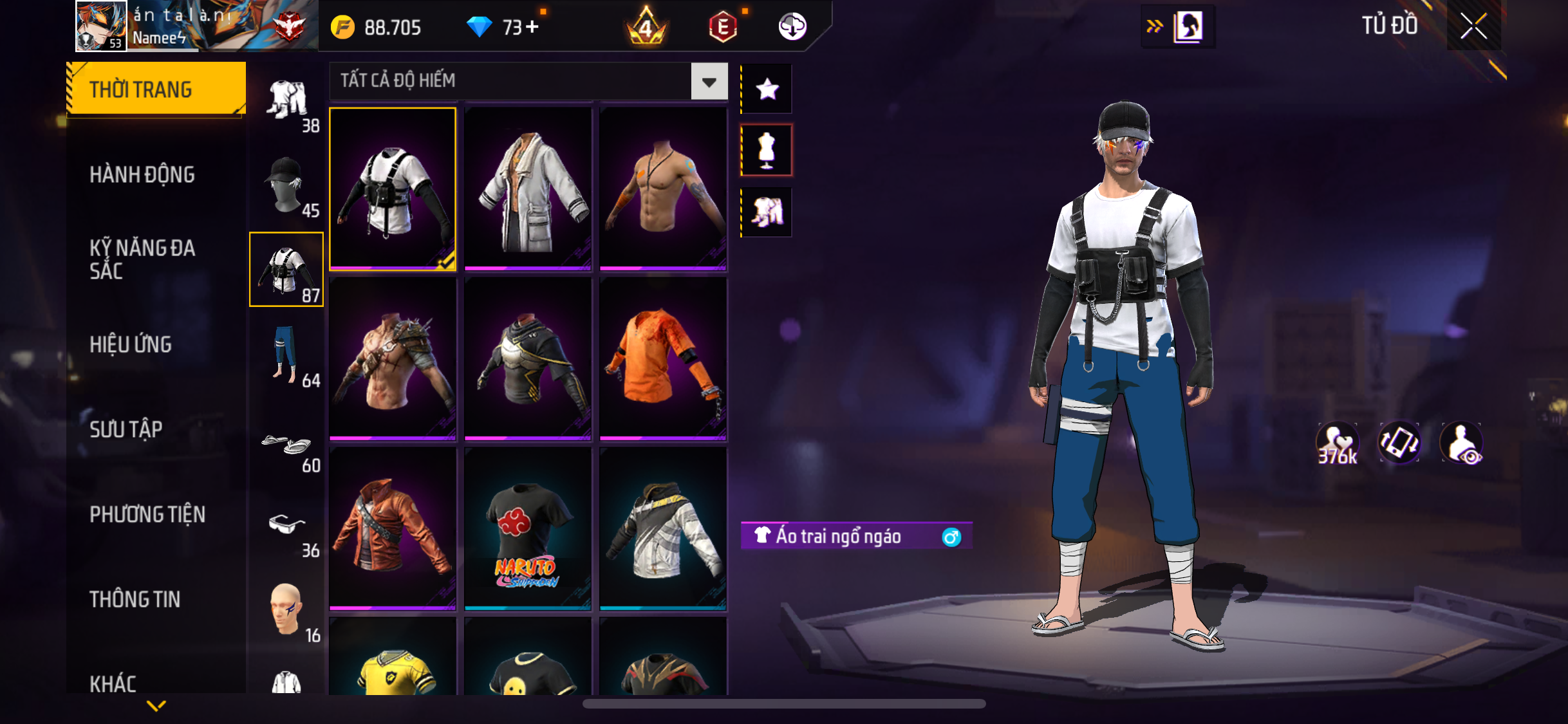Open the Thông Tin tab
The image size is (1568, 724).
tap(135, 599)
